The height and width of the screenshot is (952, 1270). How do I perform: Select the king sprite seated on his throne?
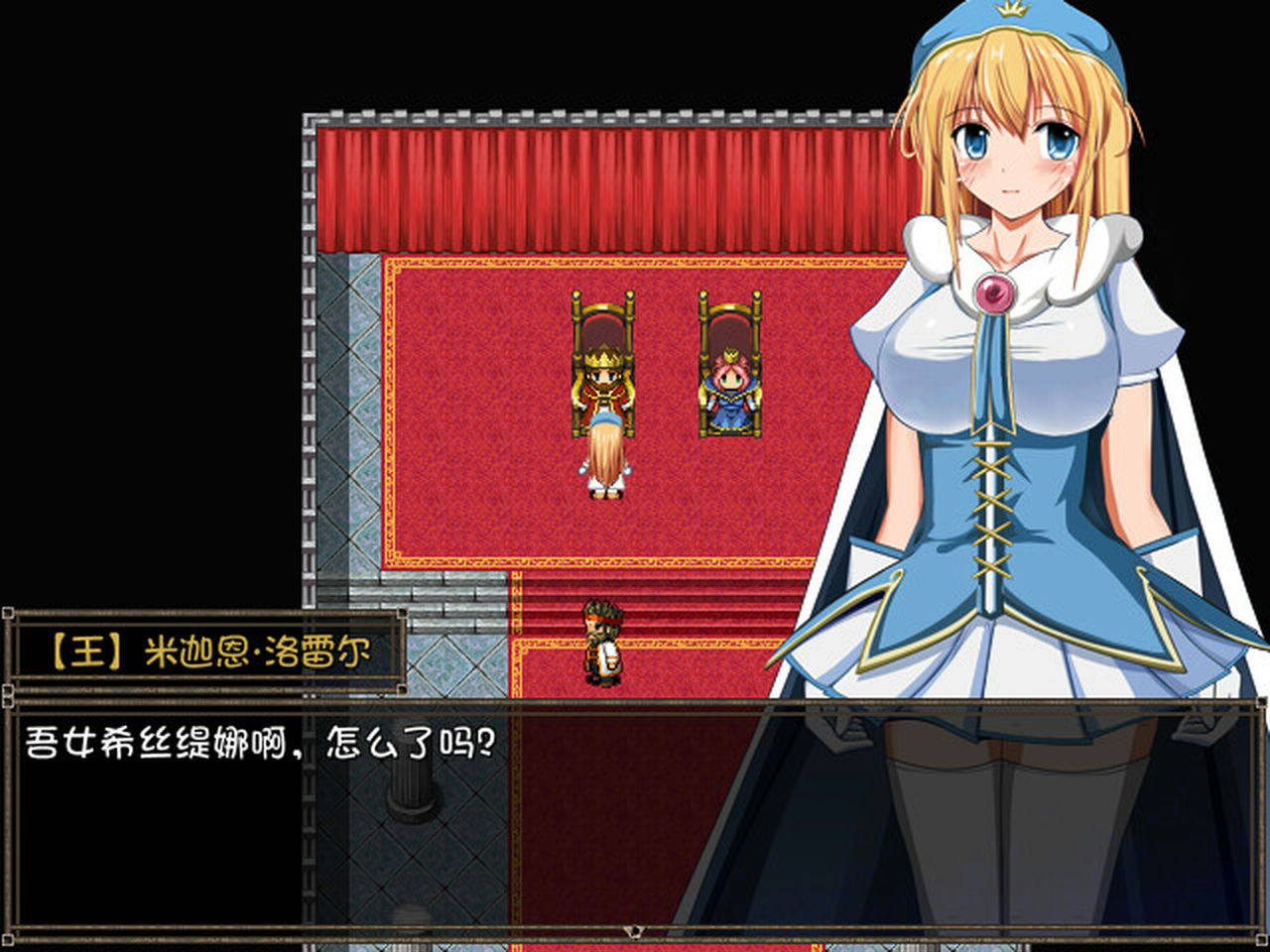pyautogui.click(x=601, y=387)
